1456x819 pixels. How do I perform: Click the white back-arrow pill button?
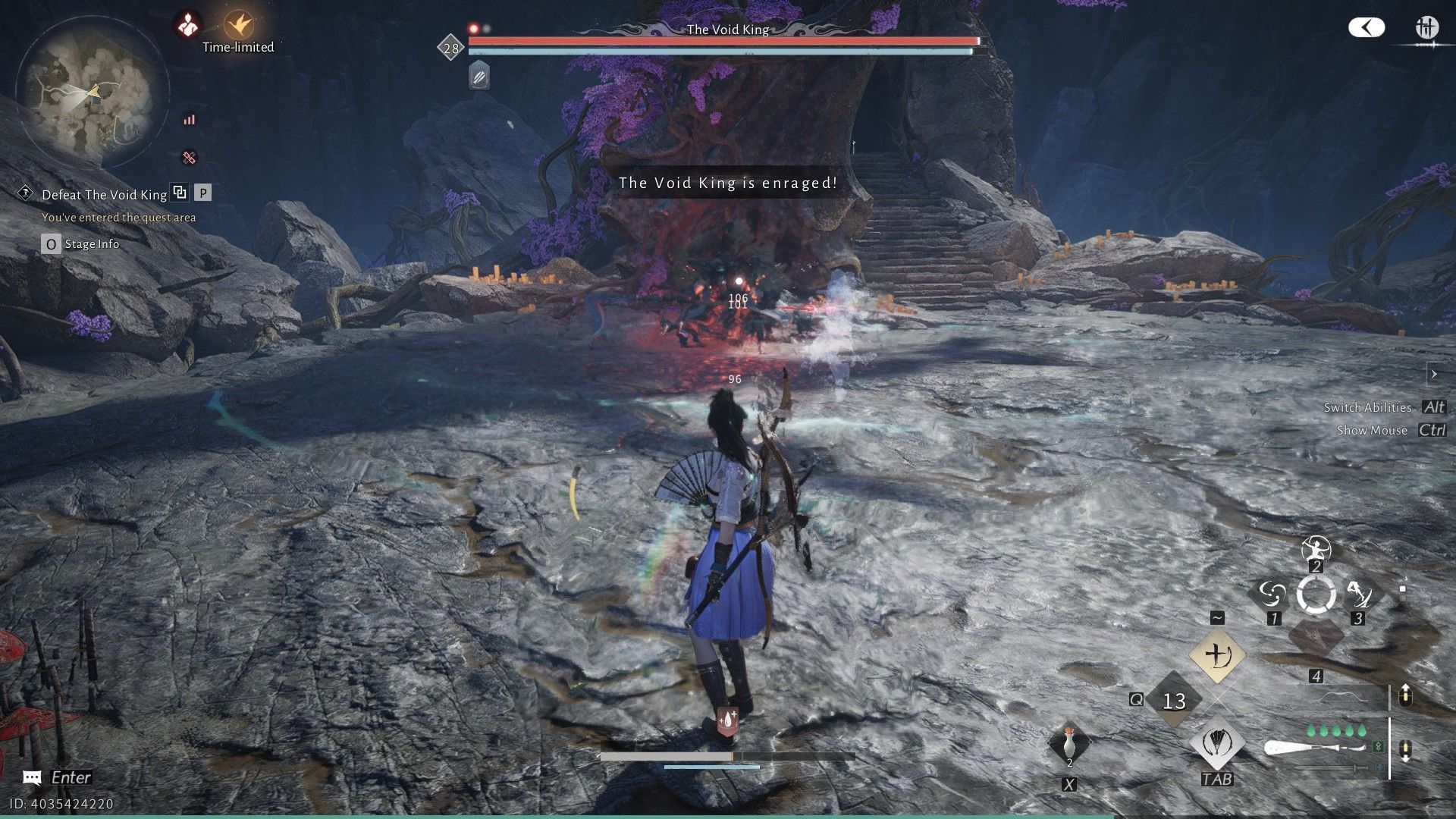1367,28
